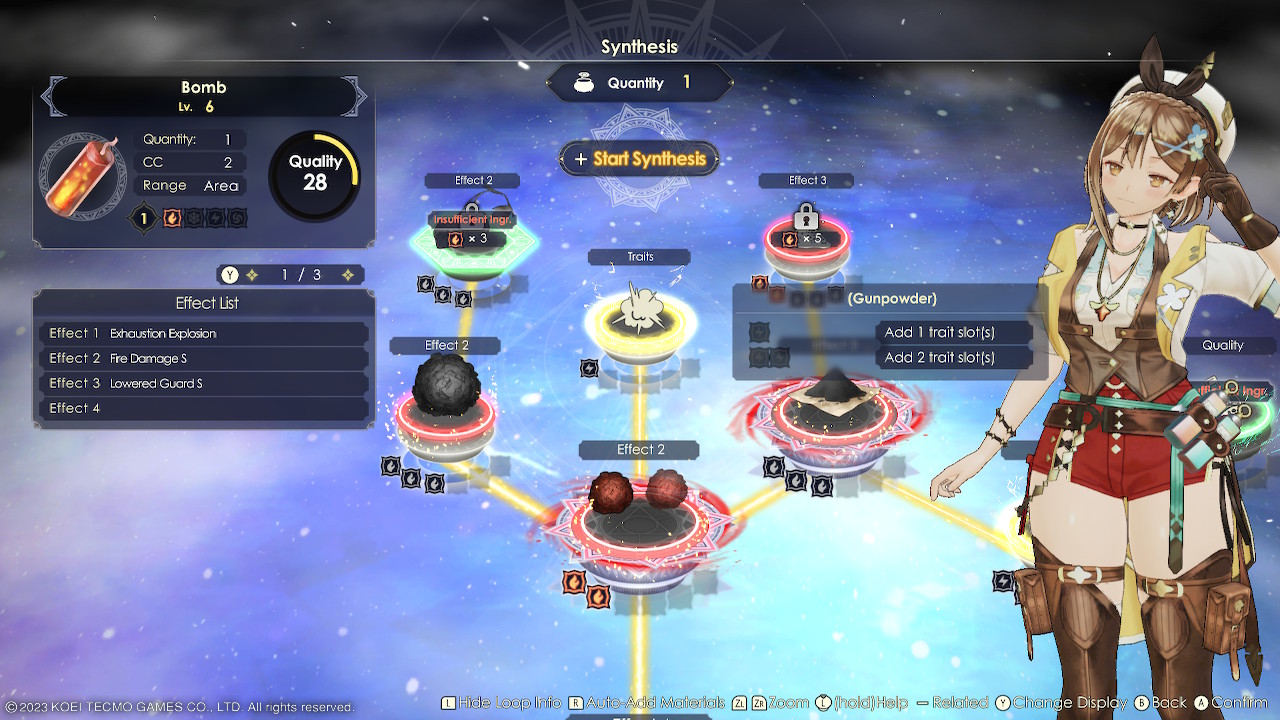The image size is (1280, 720).
Task: Select the Effect 2 node with insufficient ingredients
Action: click(473, 239)
